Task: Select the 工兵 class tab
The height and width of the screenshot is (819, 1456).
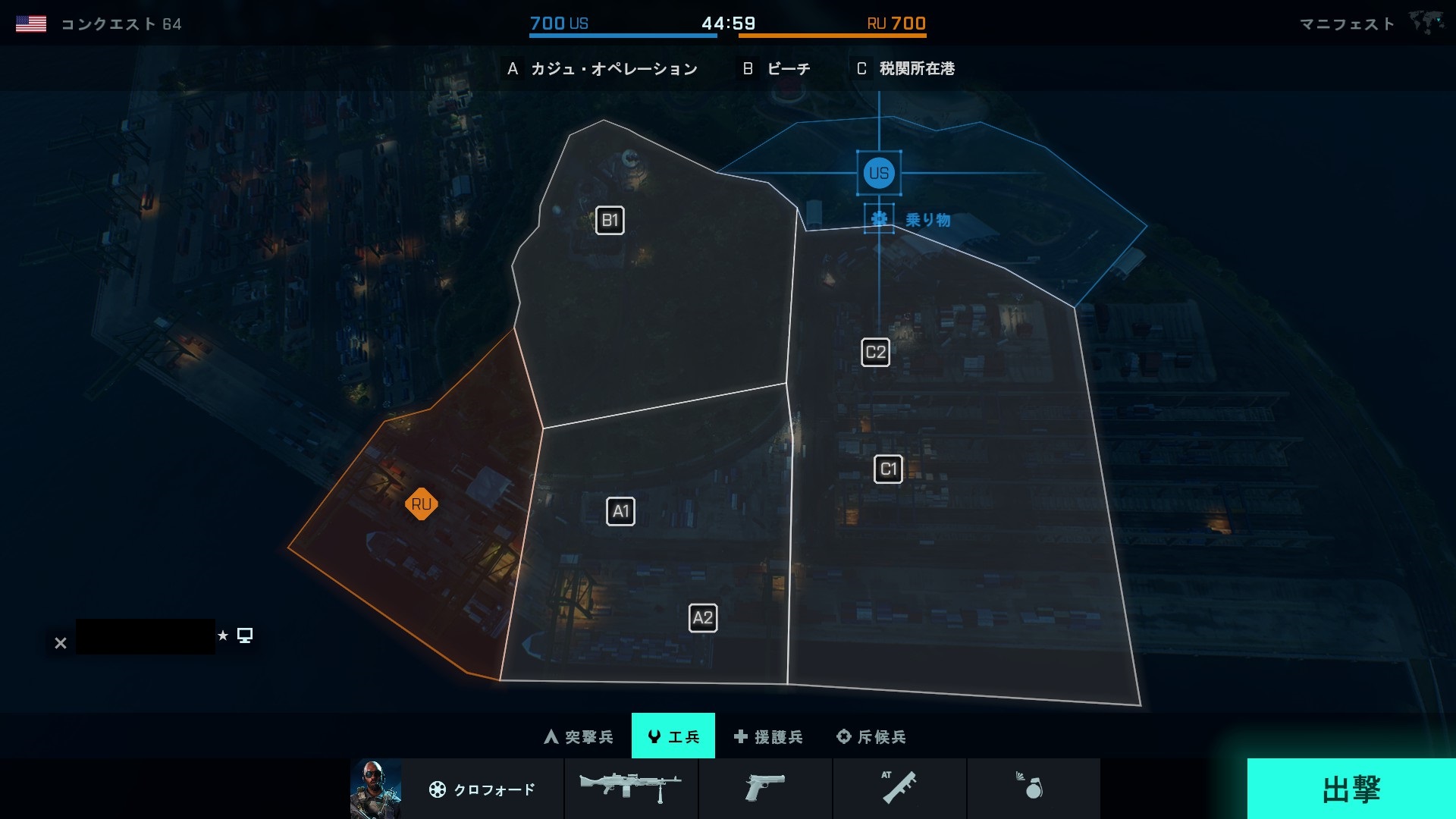Action: [x=673, y=736]
